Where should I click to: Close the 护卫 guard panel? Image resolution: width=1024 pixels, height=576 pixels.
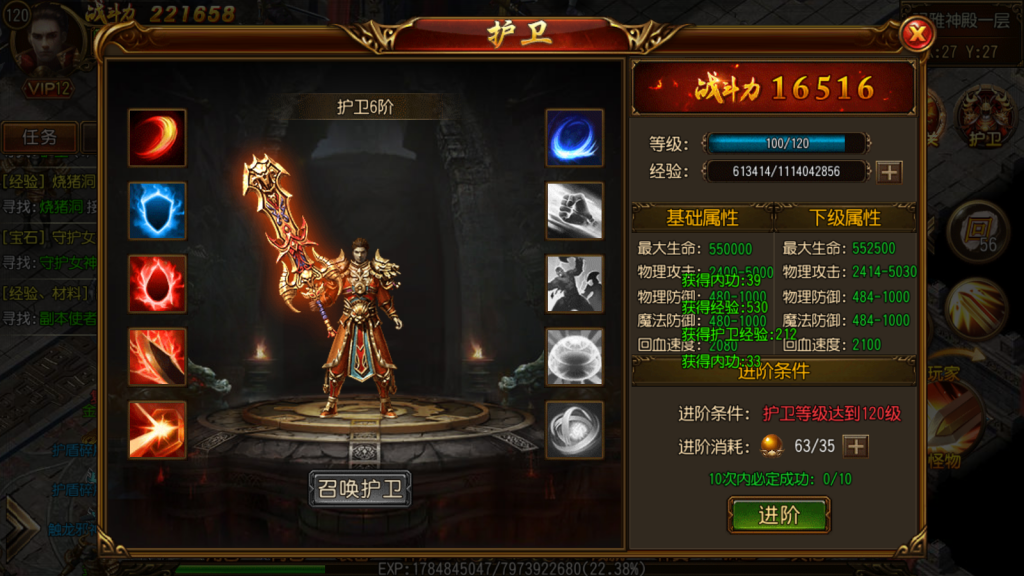915,34
